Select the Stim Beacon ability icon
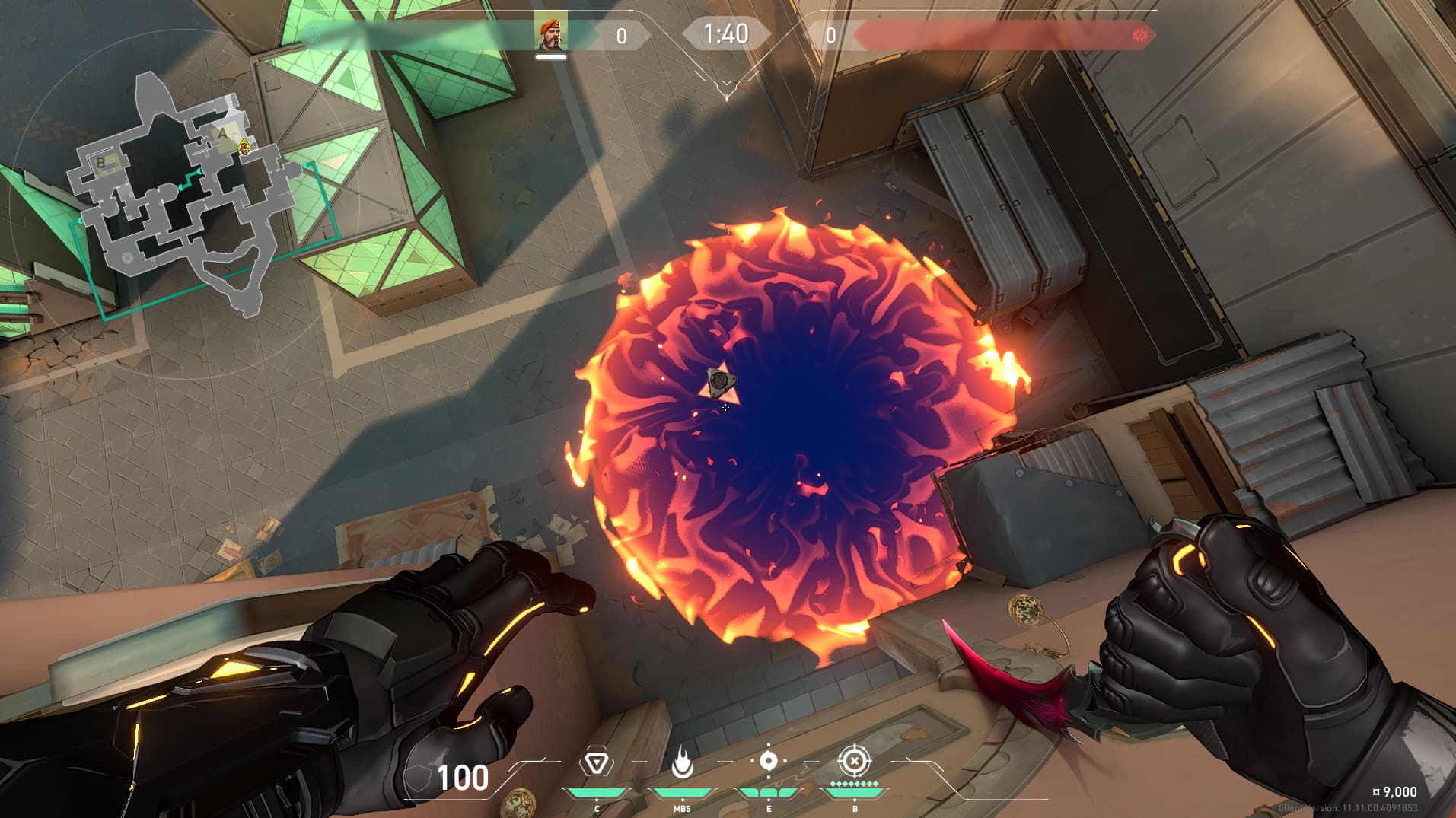1456x818 pixels. [x=596, y=763]
